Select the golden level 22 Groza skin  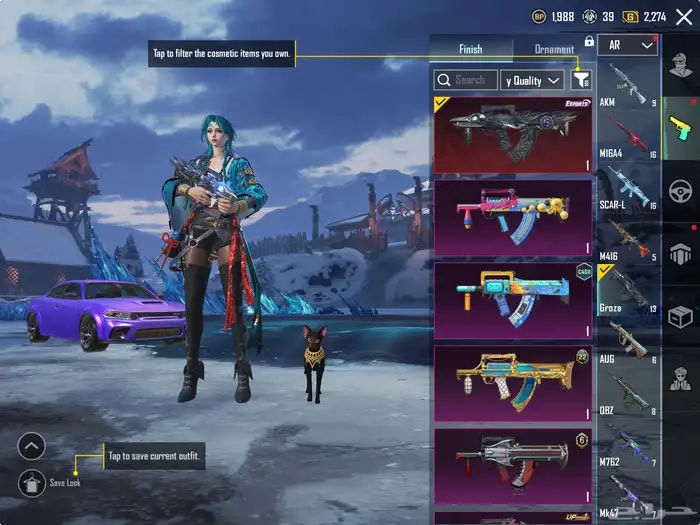click(513, 383)
